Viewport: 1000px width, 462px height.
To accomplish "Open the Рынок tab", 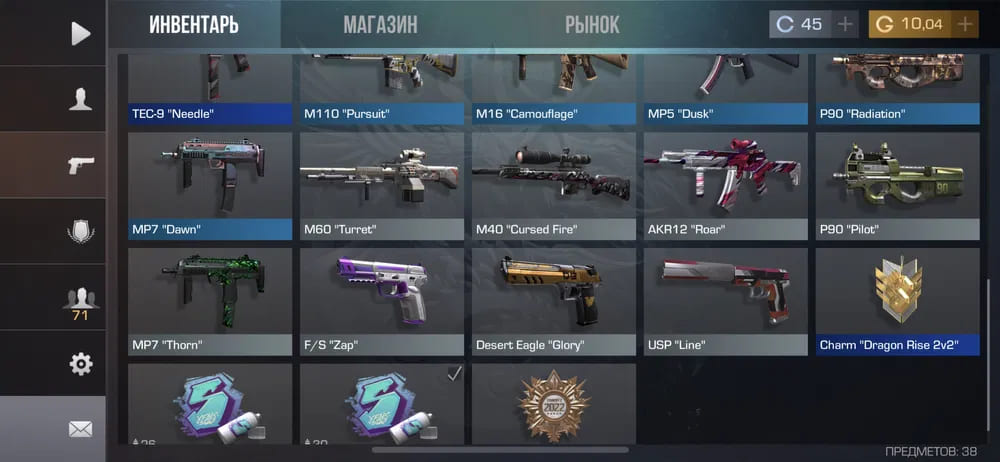I will tap(592, 24).
